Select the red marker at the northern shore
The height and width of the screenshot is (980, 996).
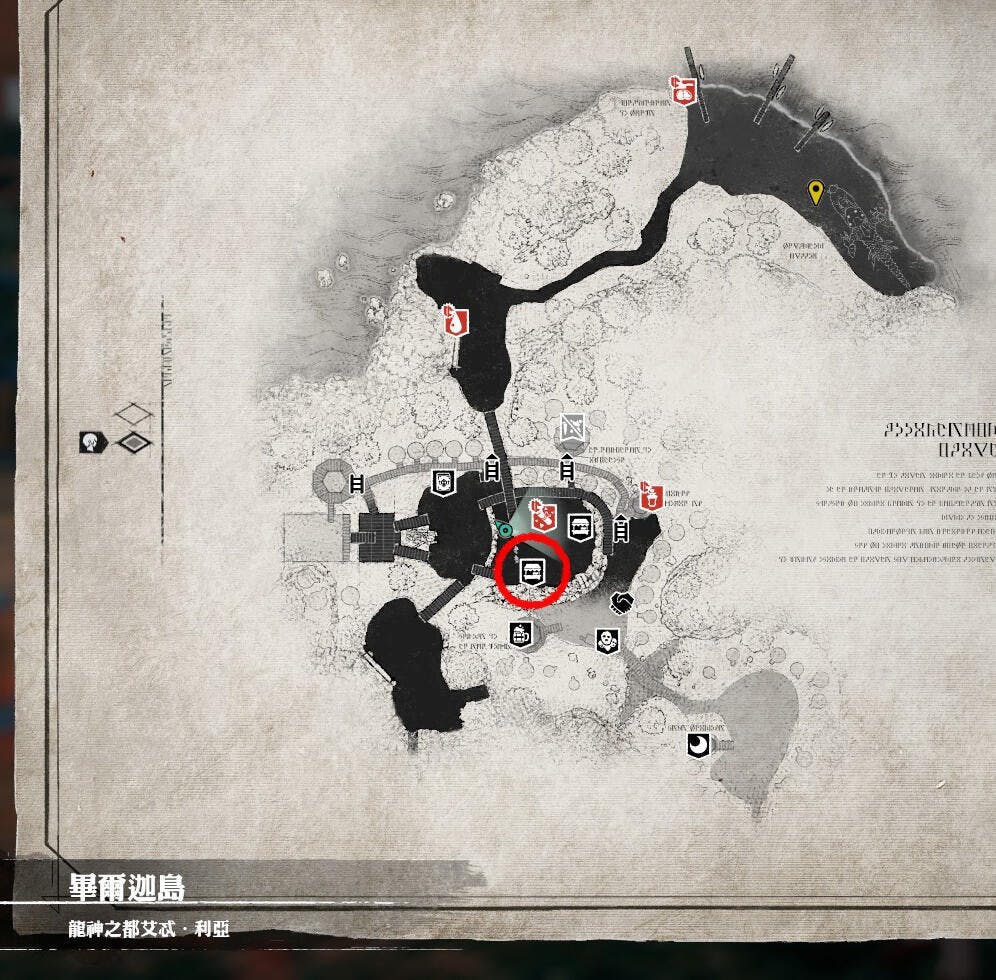click(x=684, y=91)
